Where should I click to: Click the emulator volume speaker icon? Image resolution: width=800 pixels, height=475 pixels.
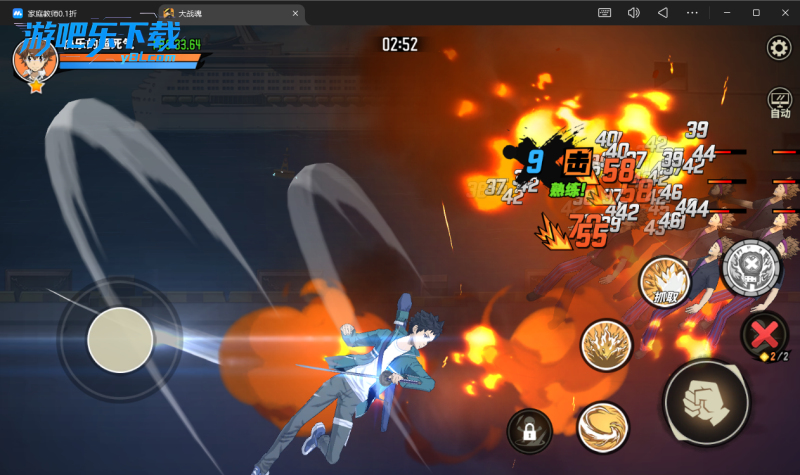click(x=633, y=13)
